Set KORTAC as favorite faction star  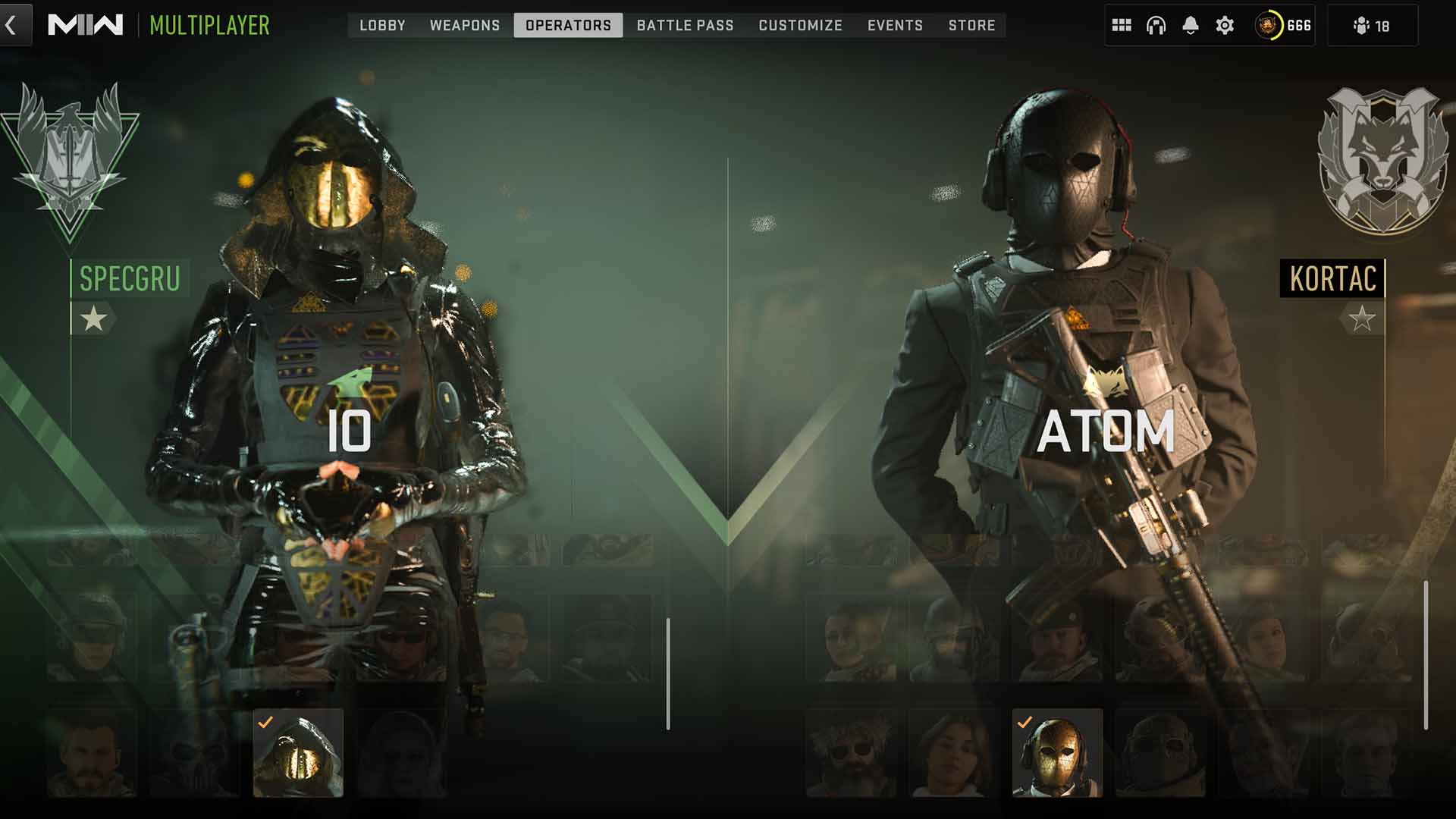pyautogui.click(x=1361, y=318)
